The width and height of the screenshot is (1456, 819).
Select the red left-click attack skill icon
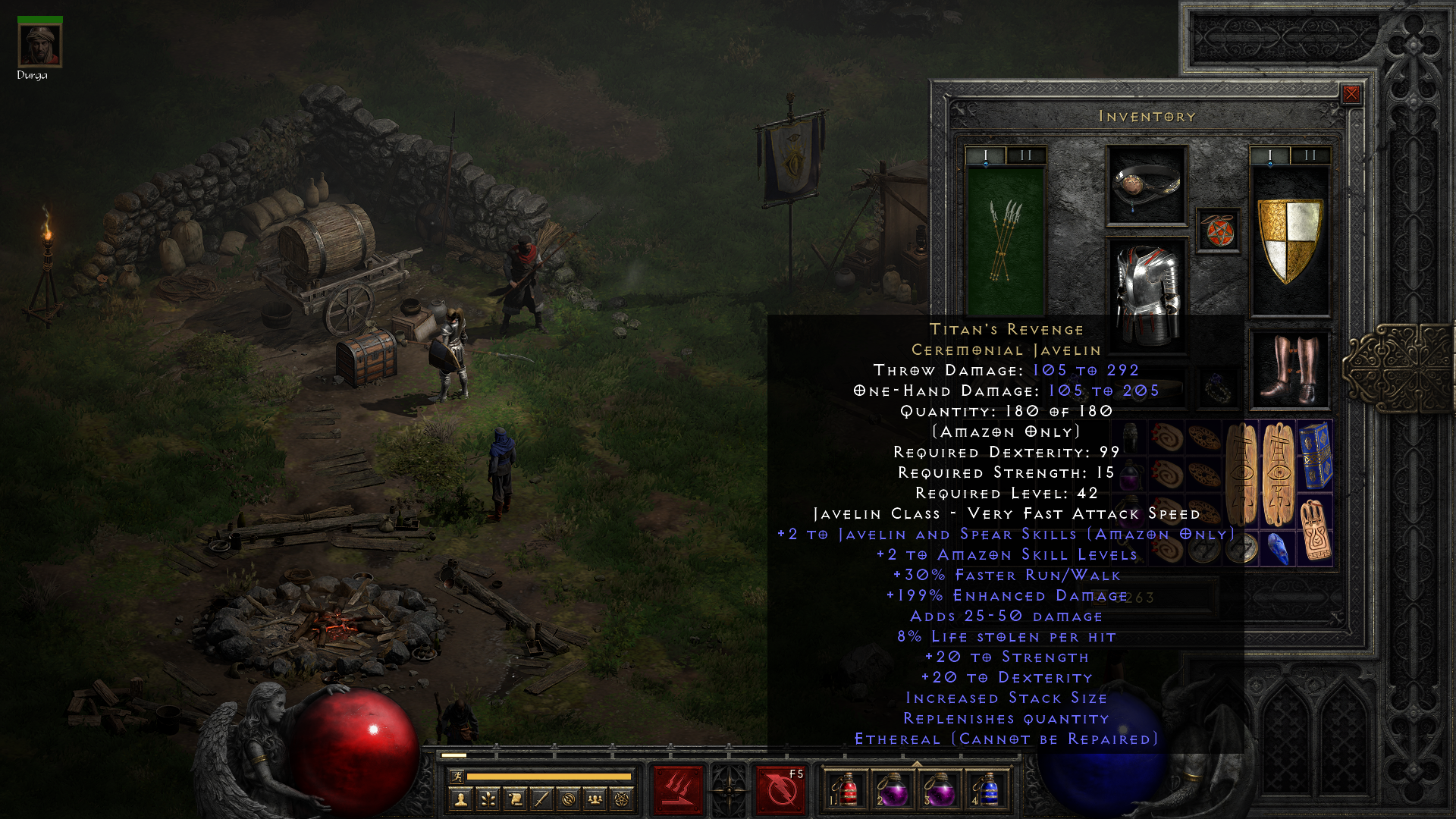[677, 789]
